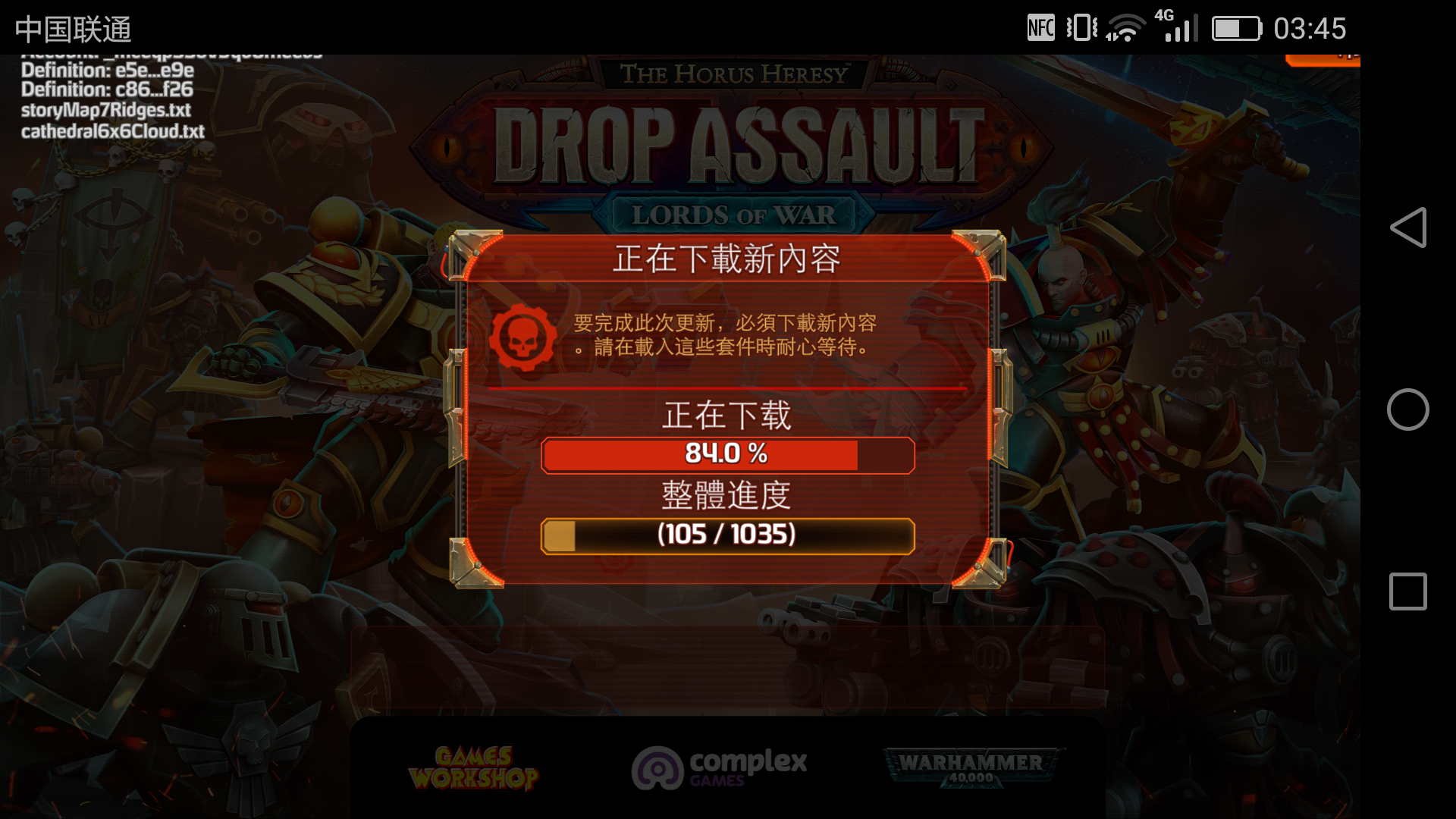Tap the vibrate mode status icon
This screenshot has height=819, width=1456.
pyautogui.click(x=1081, y=27)
